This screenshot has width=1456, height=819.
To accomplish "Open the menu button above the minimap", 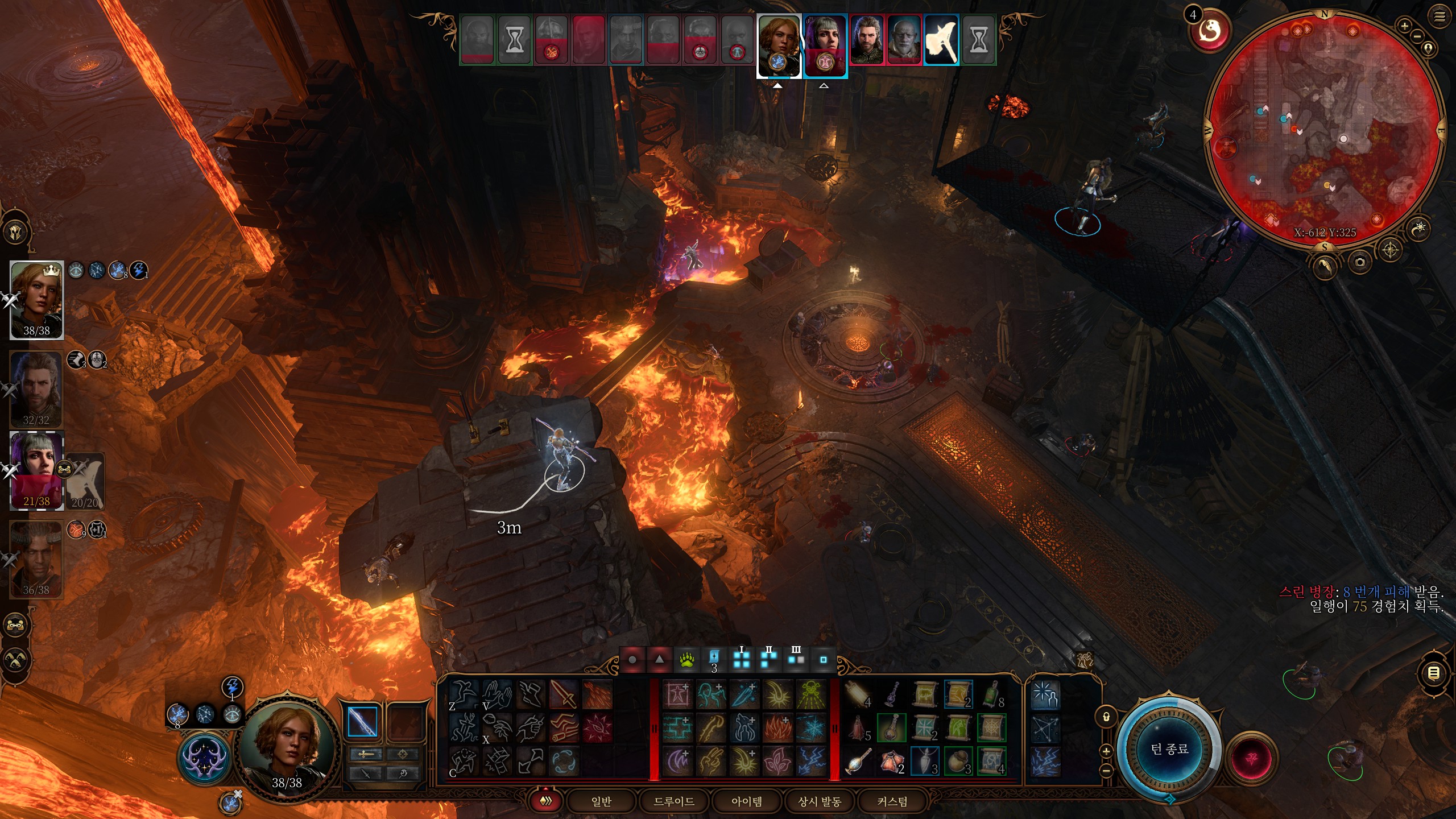I will point(1440,17).
